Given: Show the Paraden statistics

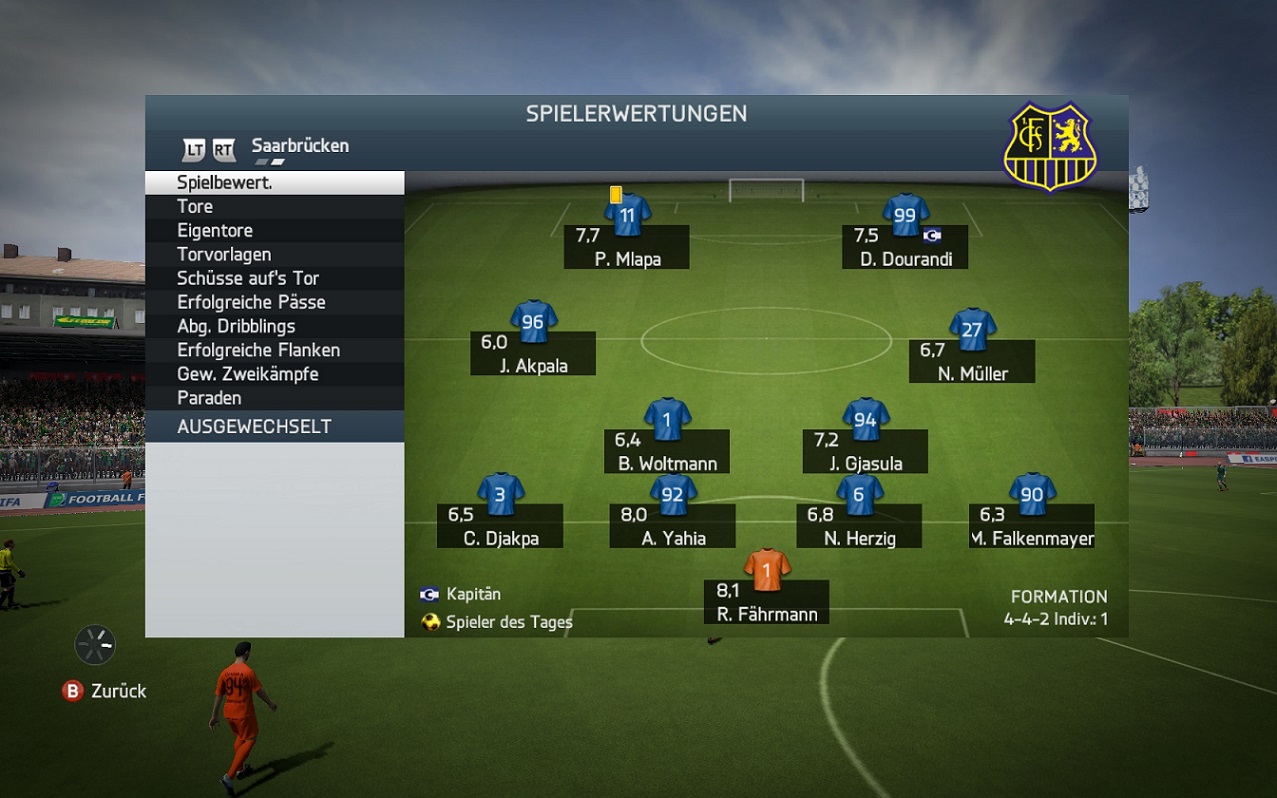Looking at the screenshot, I should tap(274, 398).
